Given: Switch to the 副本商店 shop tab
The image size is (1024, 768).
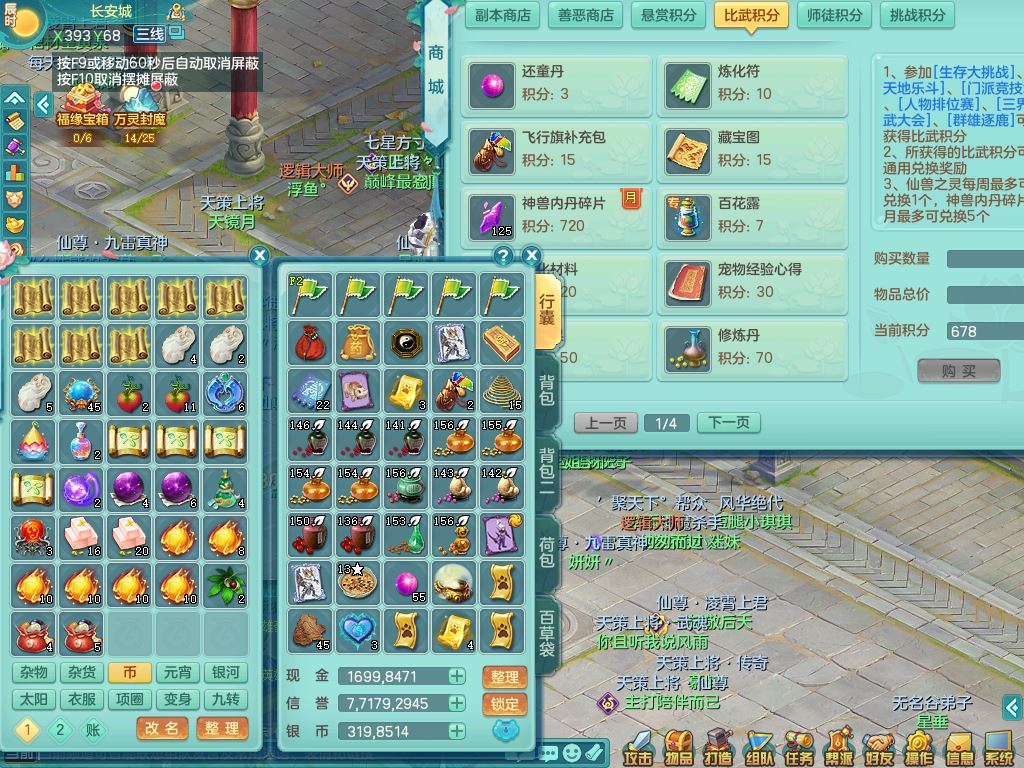Looking at the screenshot, I should (503, 15).
